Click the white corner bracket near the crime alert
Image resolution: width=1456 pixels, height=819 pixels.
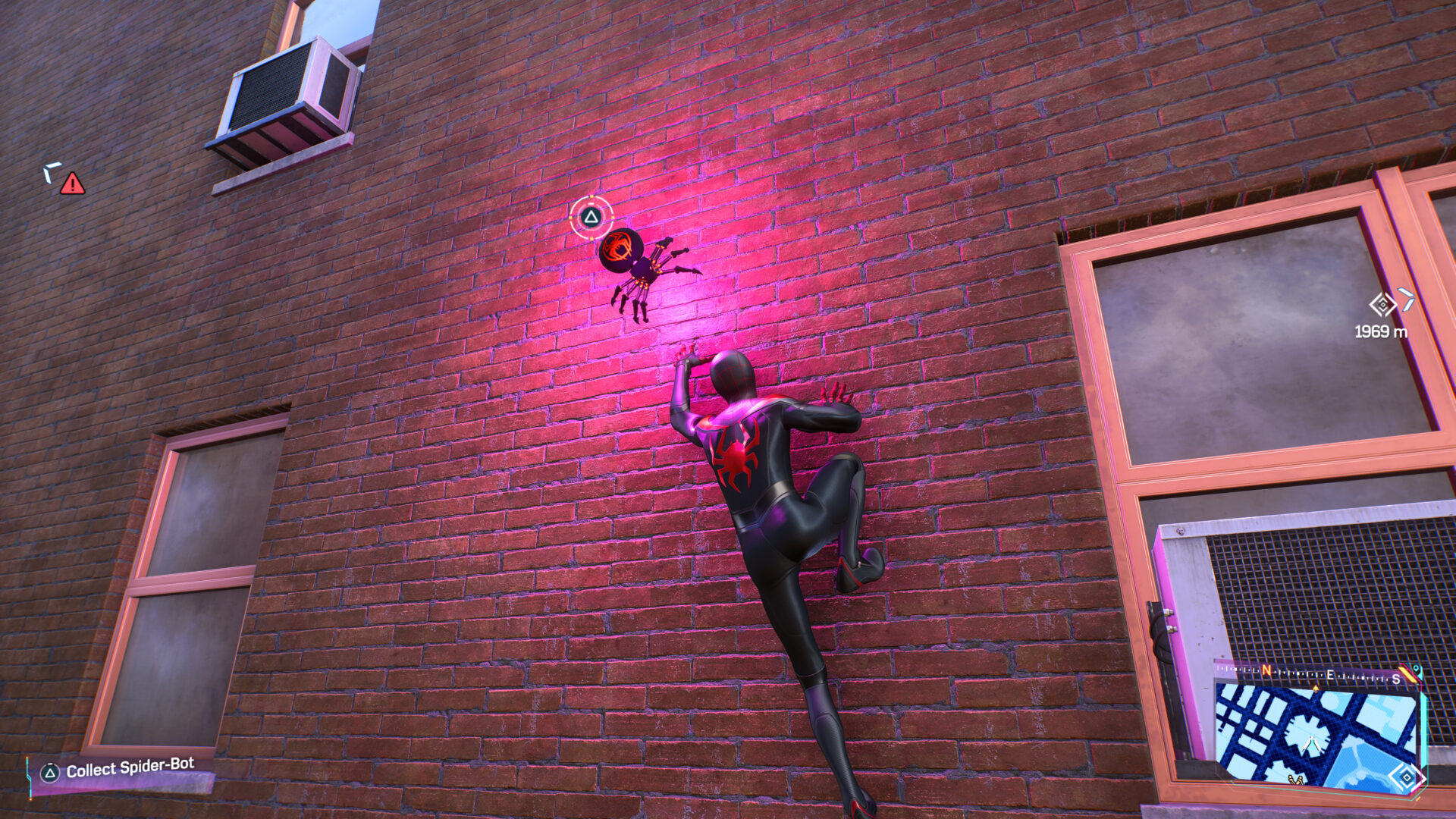(x=53, y=173)
